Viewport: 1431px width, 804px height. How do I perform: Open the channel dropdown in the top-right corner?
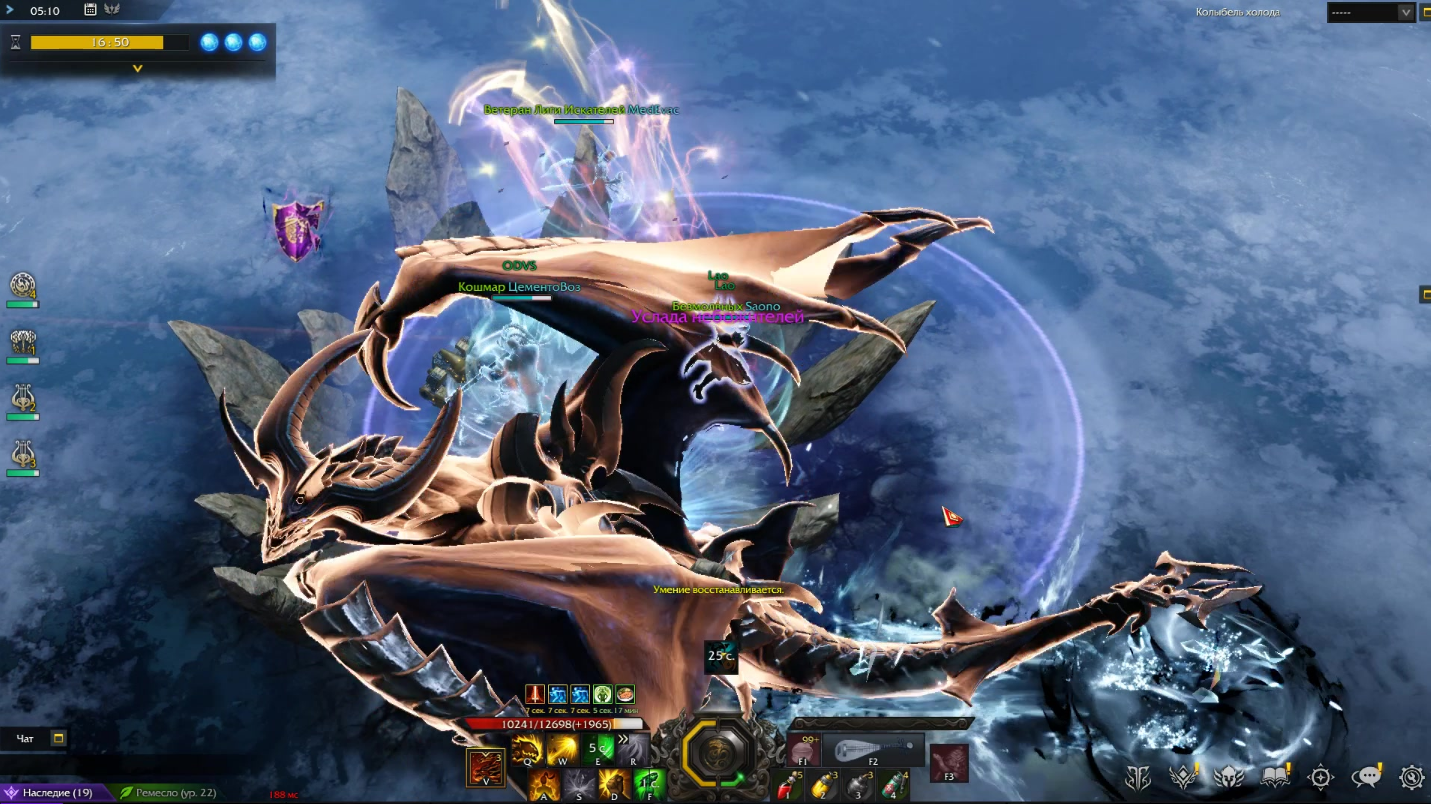[1405, 12]
